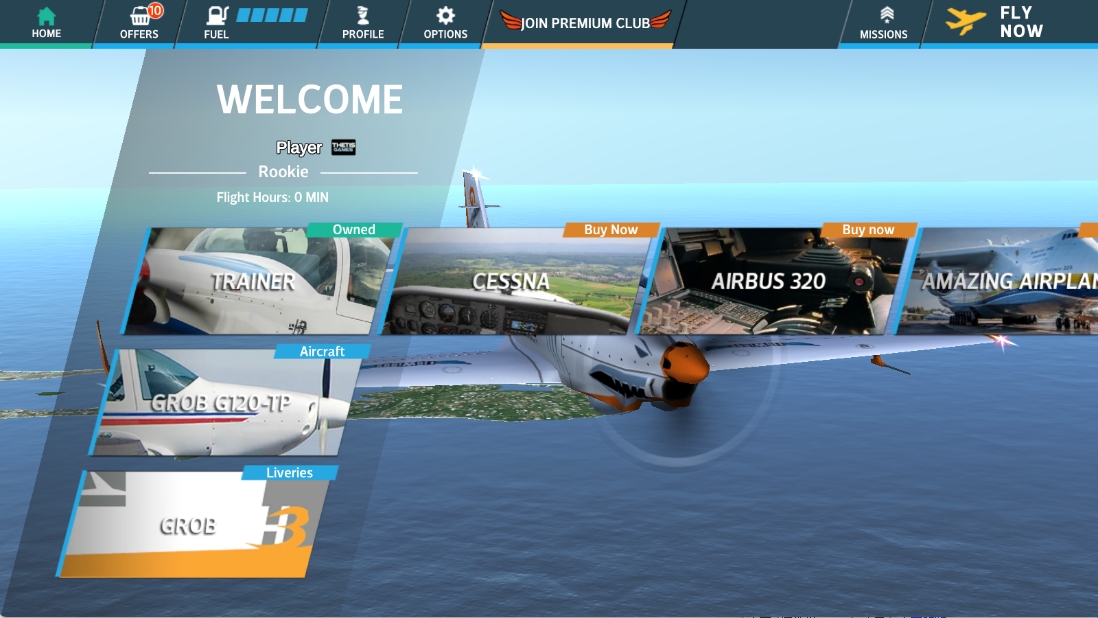Join the Premium Club
This screenshot has height=618, width=1098.
[x=584, y=23]
